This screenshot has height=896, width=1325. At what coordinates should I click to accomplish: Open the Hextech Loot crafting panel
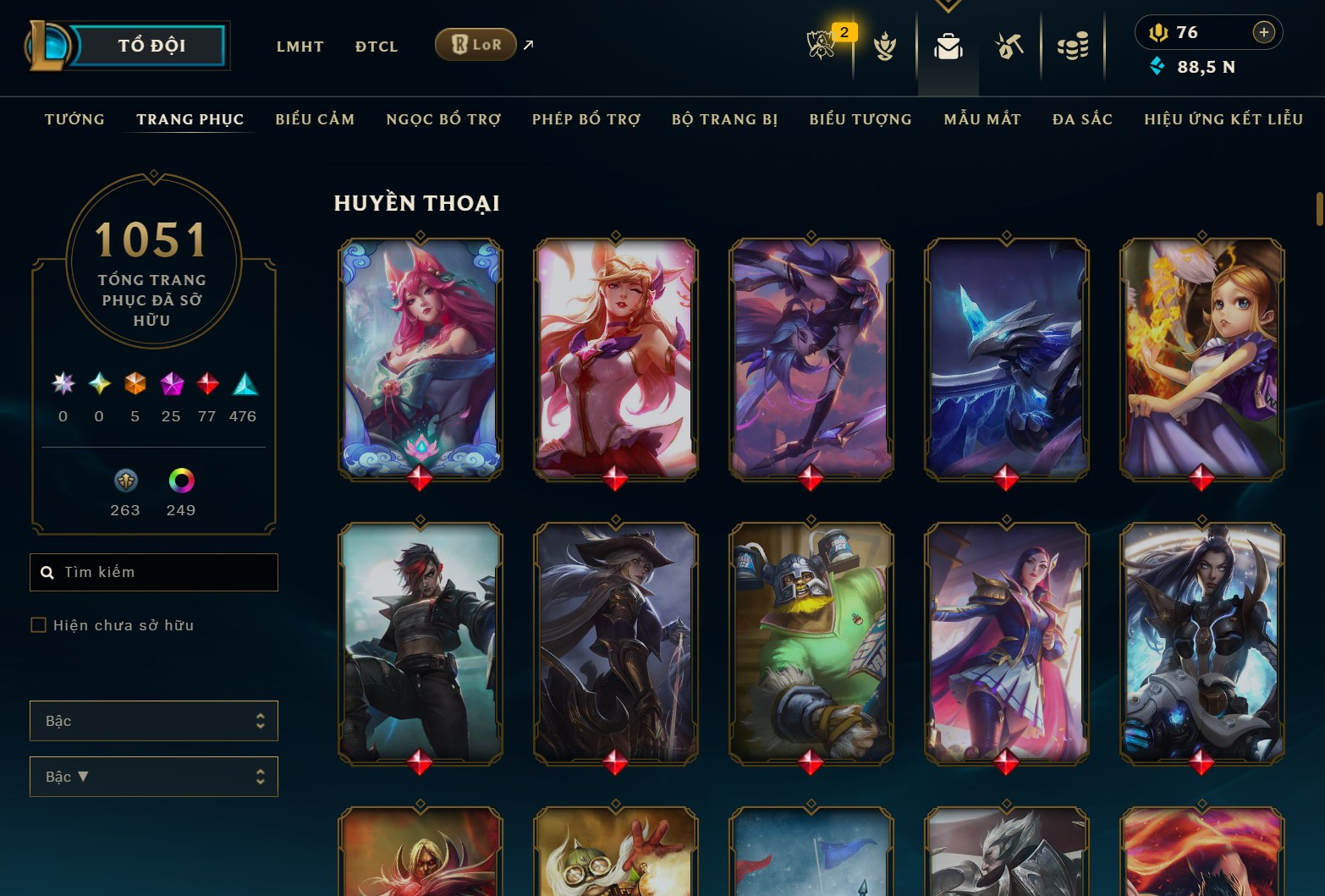pos(1009,47)
